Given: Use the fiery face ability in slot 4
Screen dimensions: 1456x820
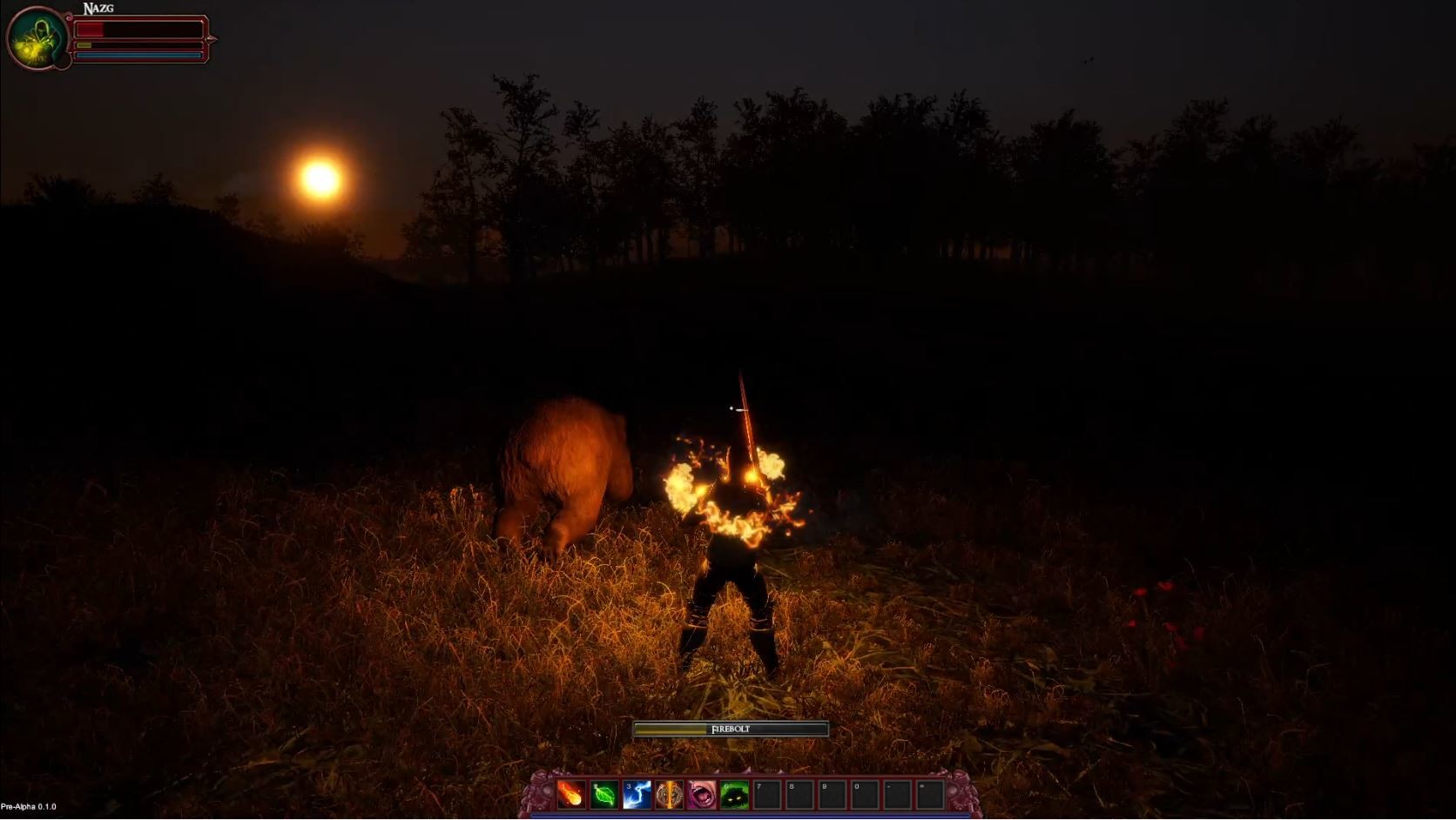Looking at the screenshot, I should click(669, 795).
